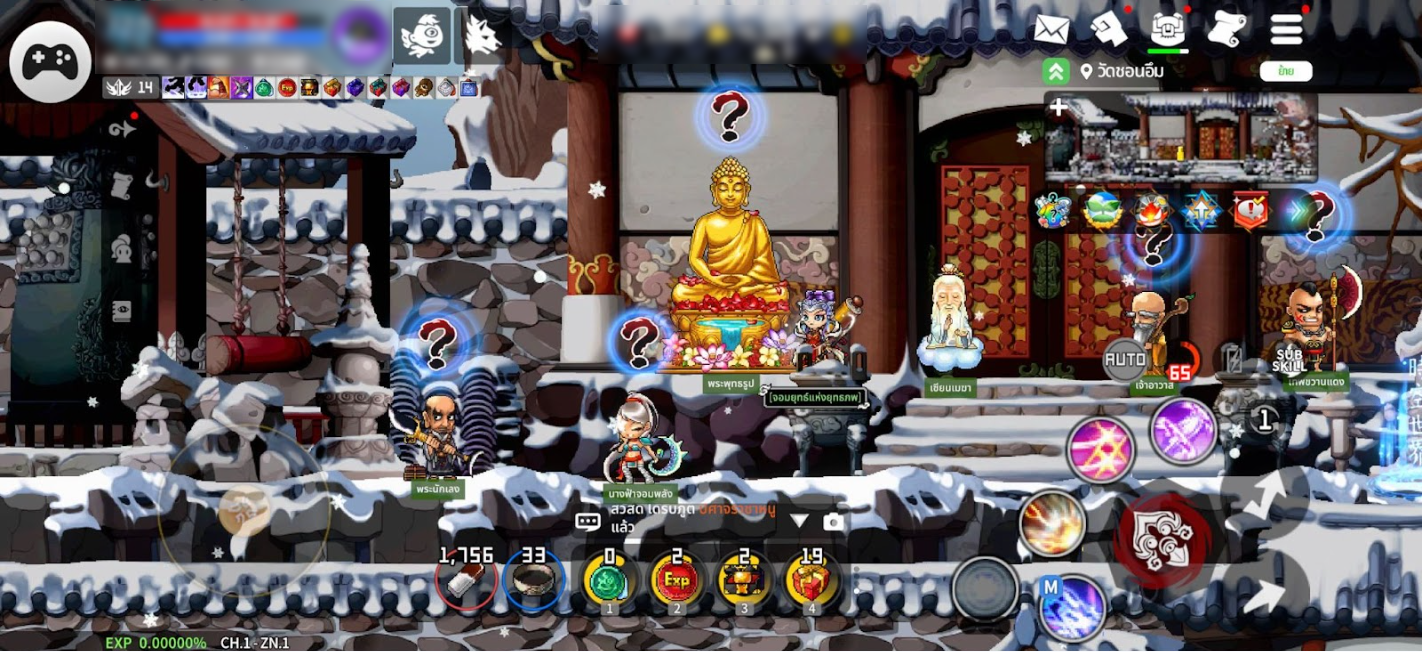Open the gamepad controller overlay button

(x=50, y=62)
